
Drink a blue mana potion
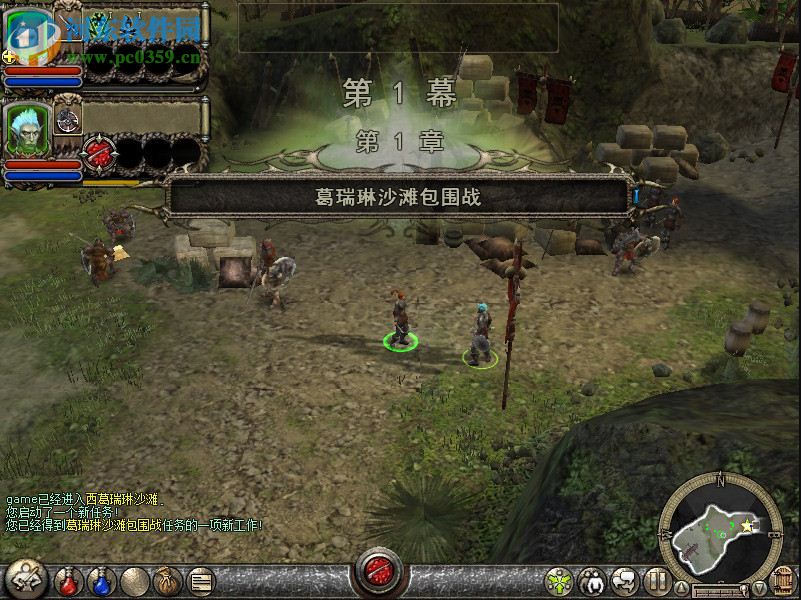pyautogui.click(x=100, y=580)
